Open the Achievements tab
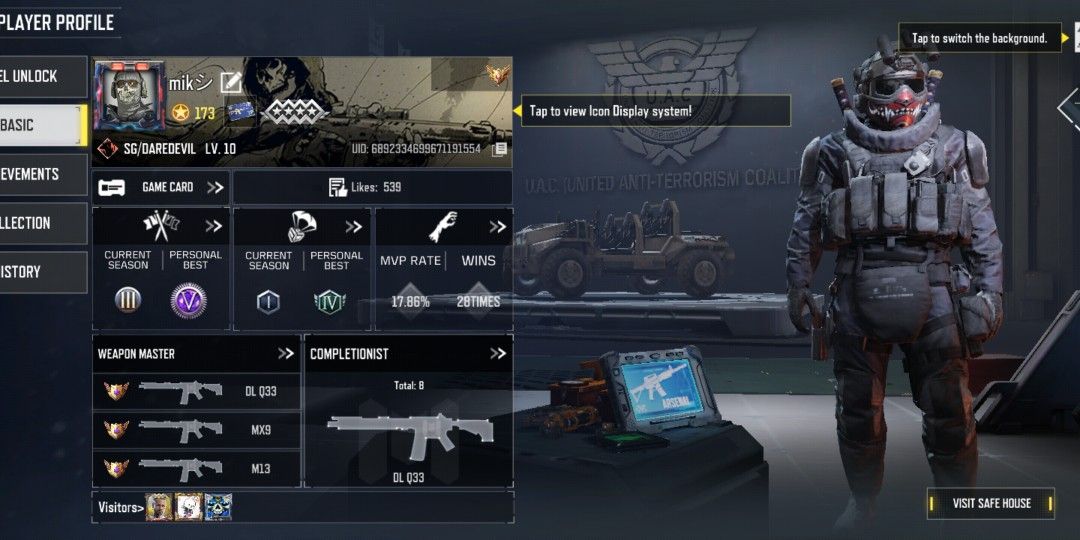The height and width of the screenshot is (540, 1080). tap(40, 174)
